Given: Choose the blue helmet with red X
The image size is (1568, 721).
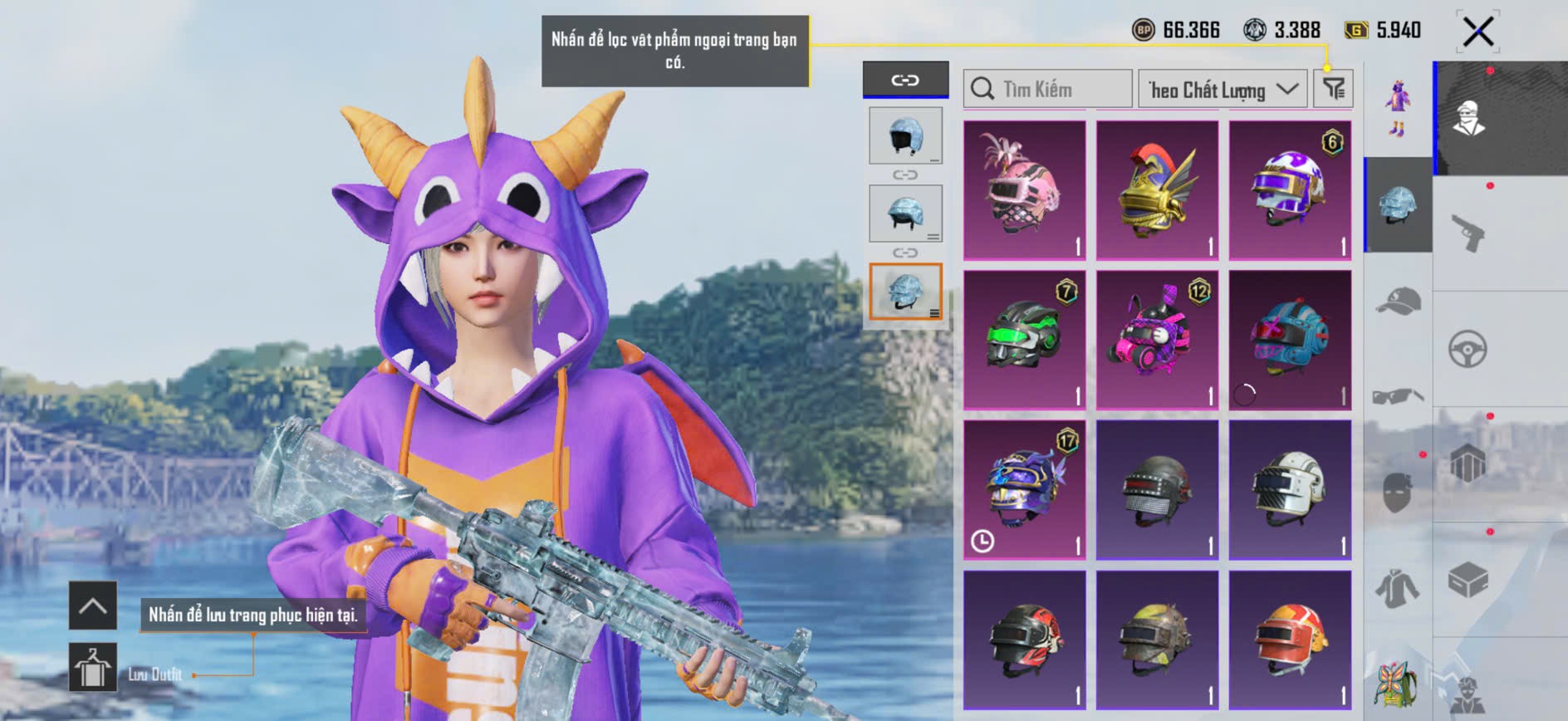Looking at the screenshot, I should 1290,340.
